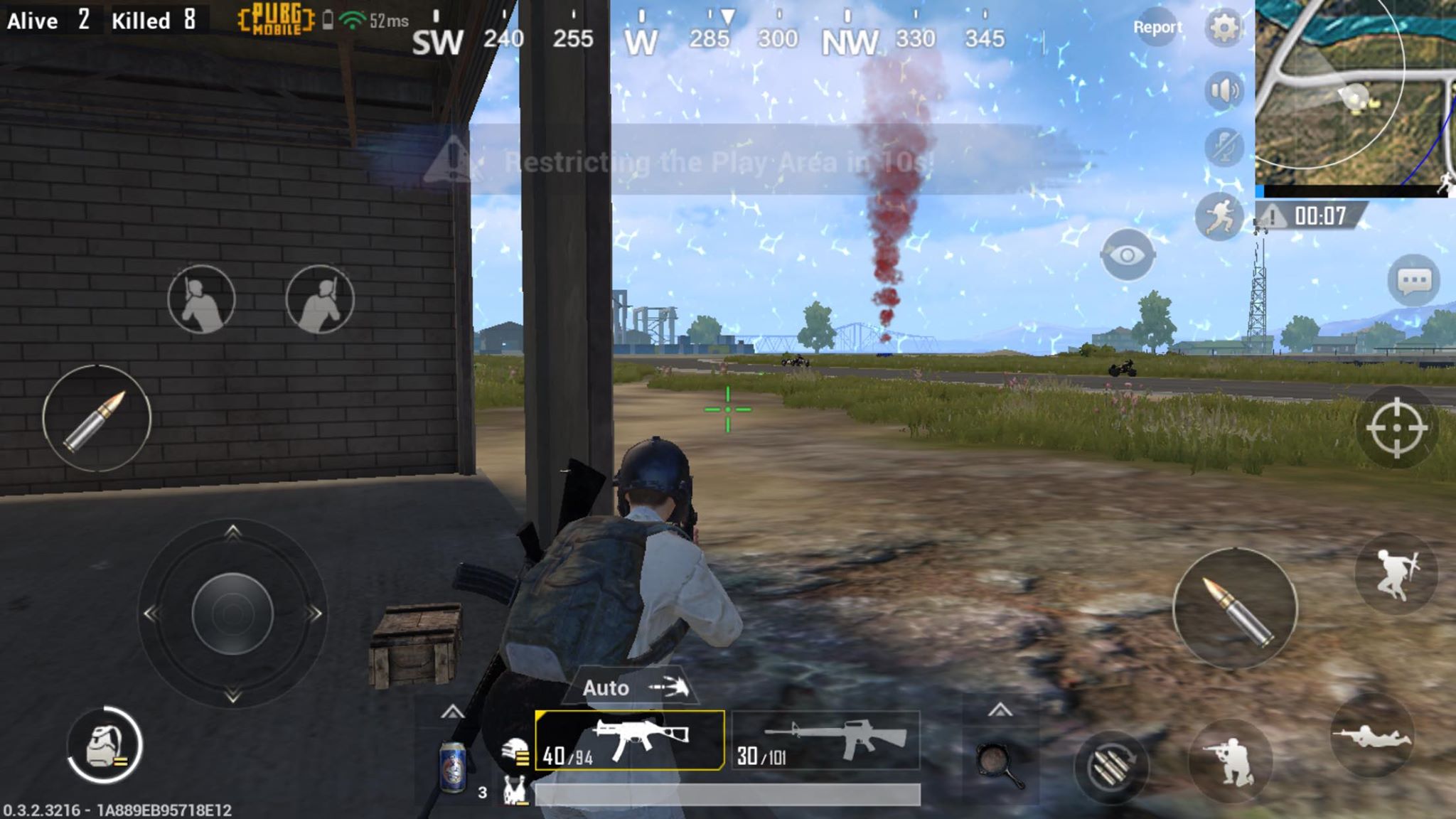Viewport: 1456px width, 819px height.
Task: Switch fire mode via Auto label
Action: coord(605,687)
